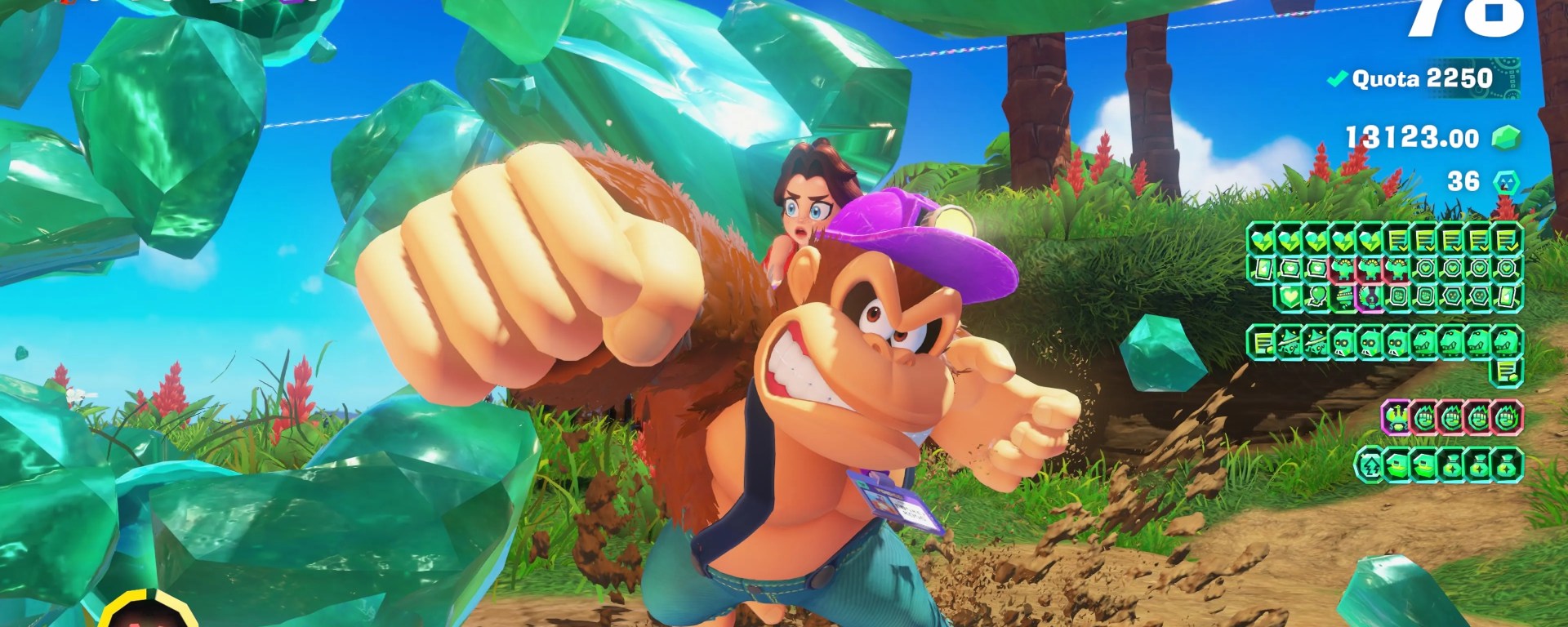Click the tree energy icon in the bottom badge row
The width and height of the screenshot is (1568, 627).
(x=1370, y=464)
